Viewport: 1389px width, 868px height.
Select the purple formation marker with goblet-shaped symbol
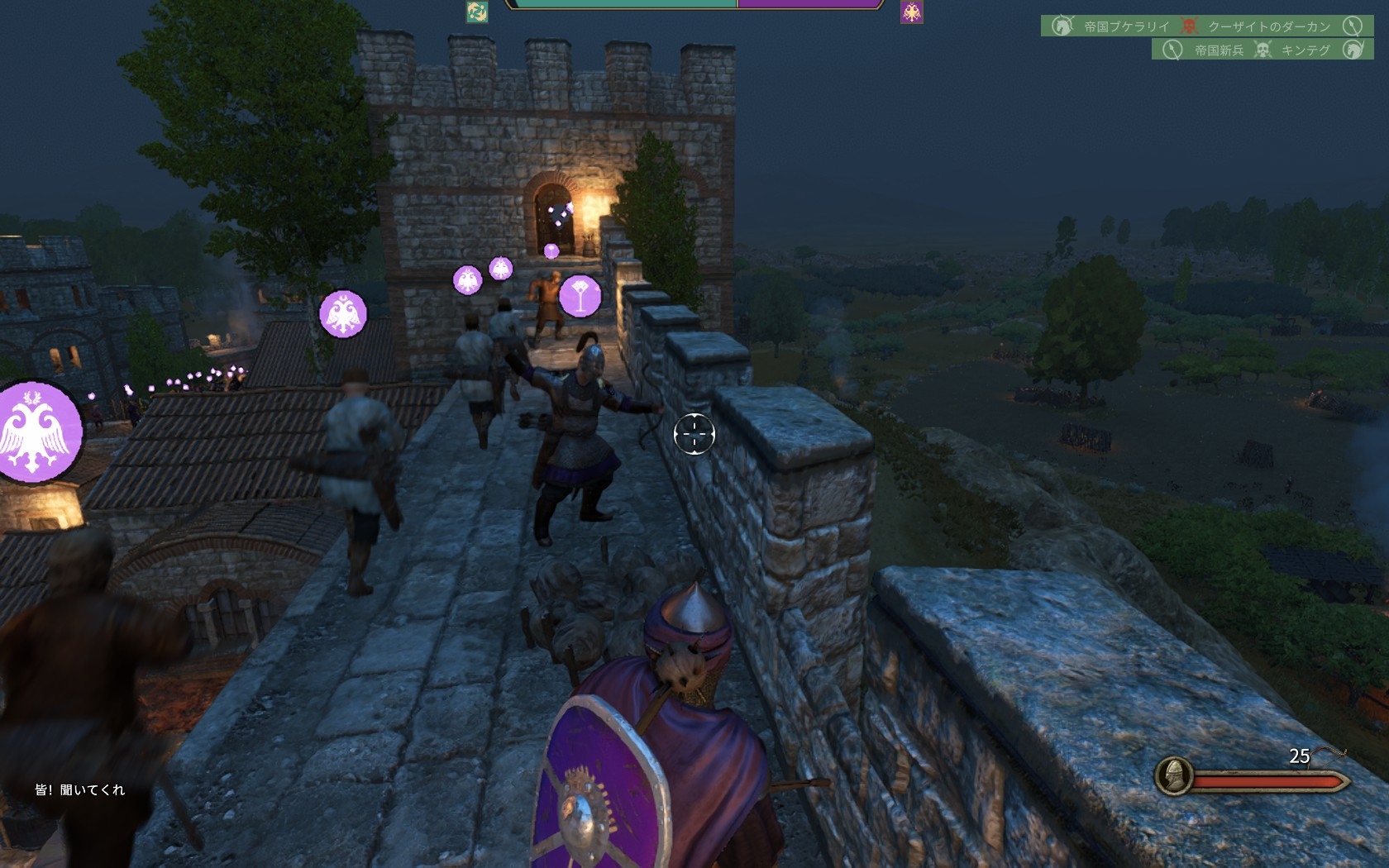click(x=580, y=296)
